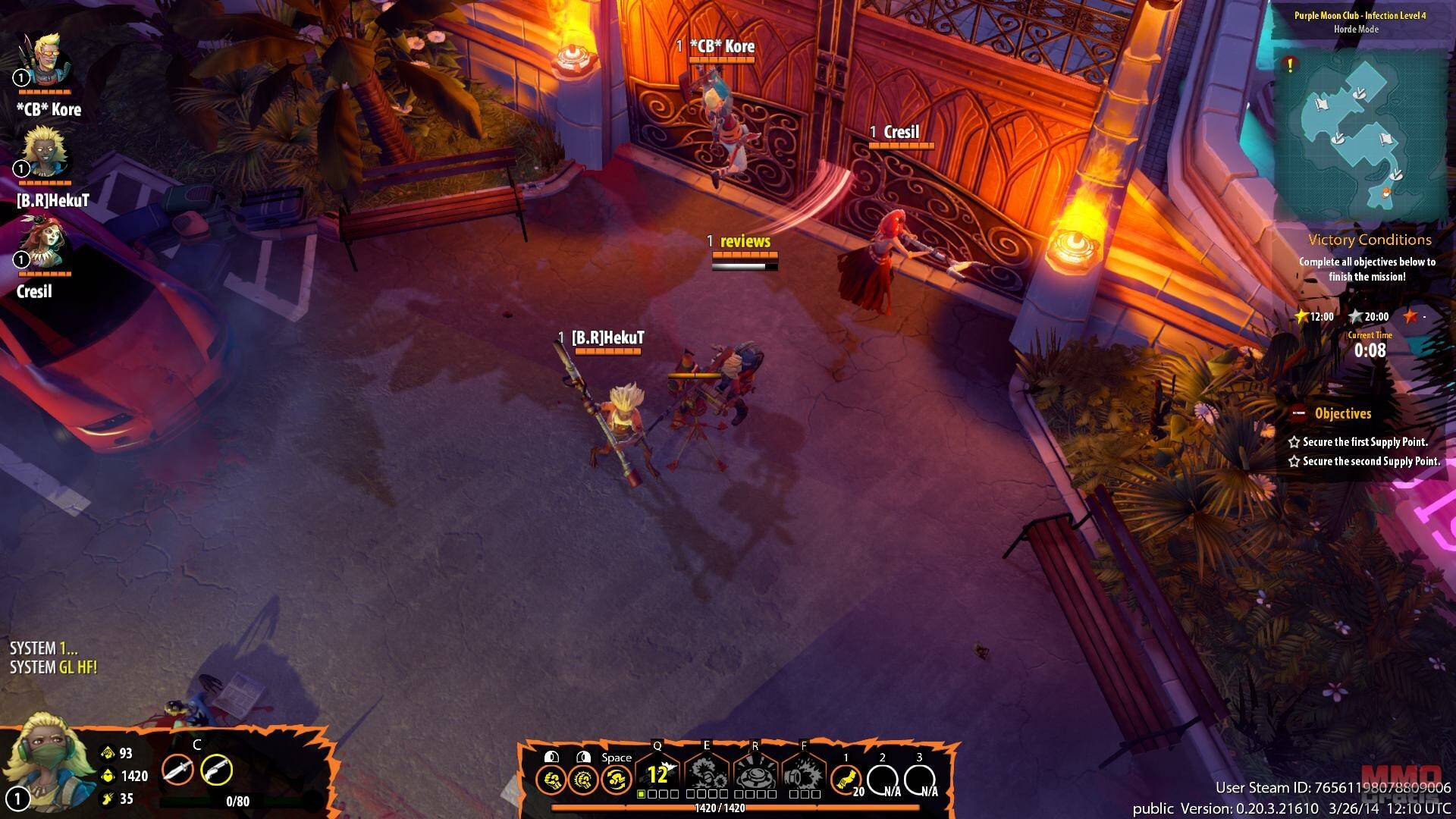Trigger the Space dodge roll icon
Viewport: 1456px width, 819px height.
tap(617, 780)
